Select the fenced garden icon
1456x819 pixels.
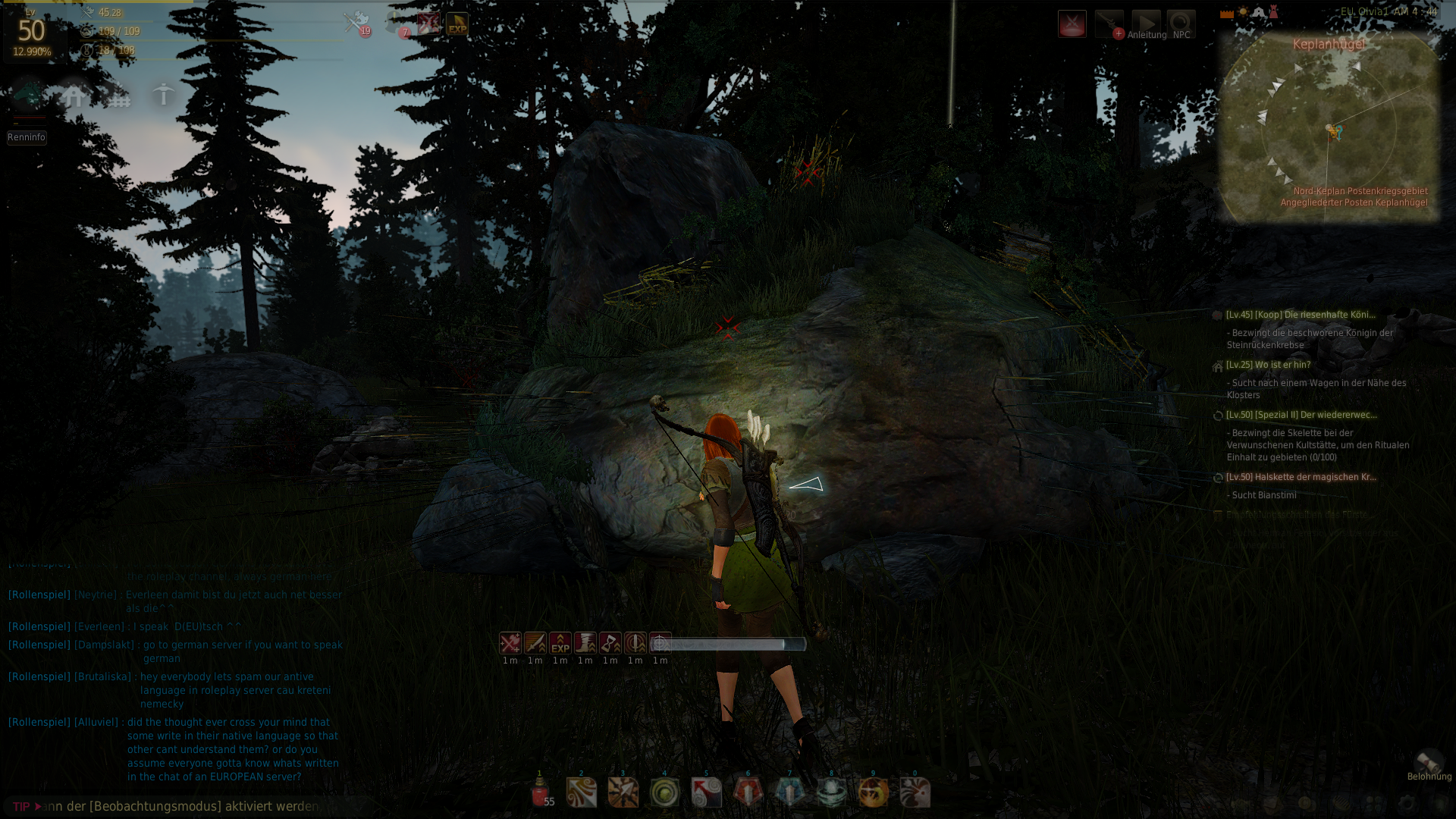tap(118, 96)
